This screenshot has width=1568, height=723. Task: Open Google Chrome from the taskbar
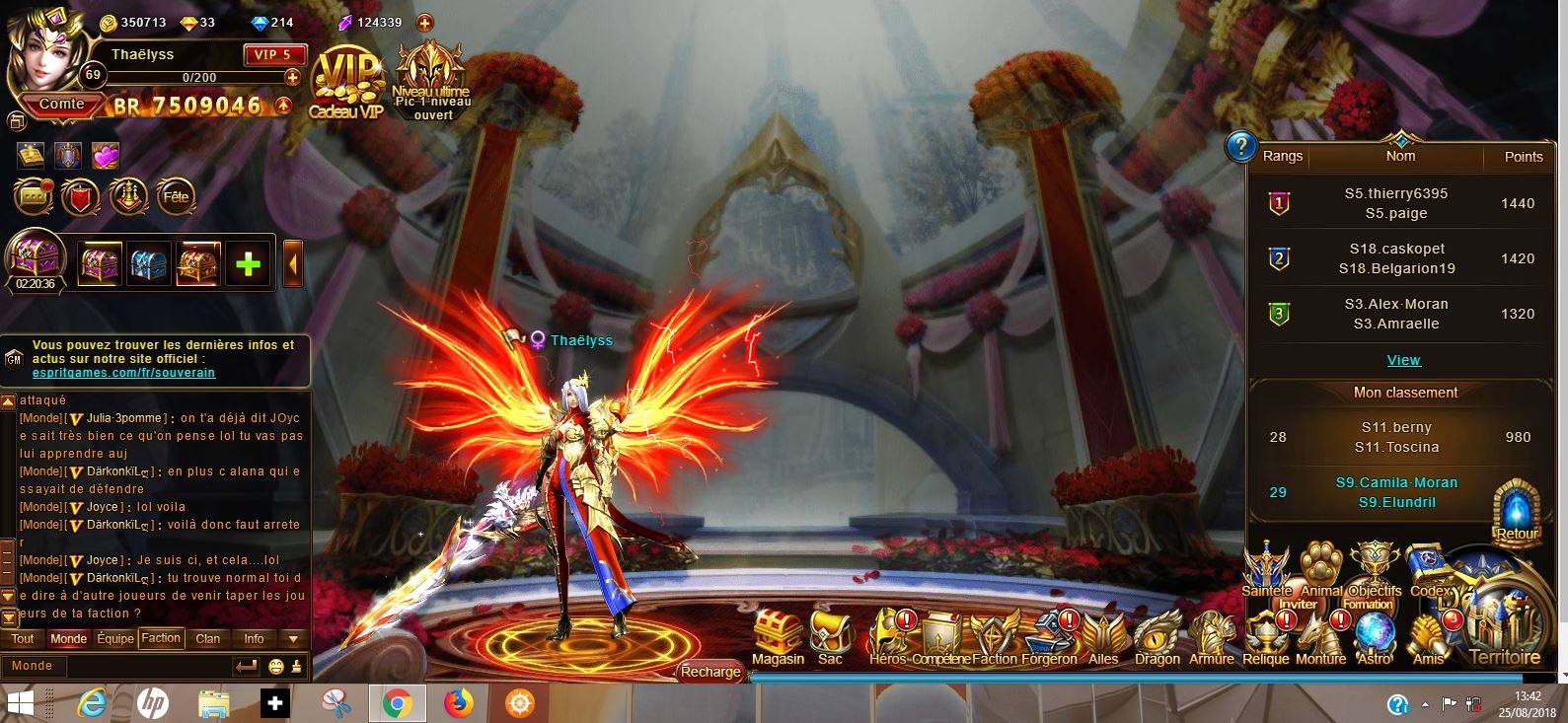397,703
